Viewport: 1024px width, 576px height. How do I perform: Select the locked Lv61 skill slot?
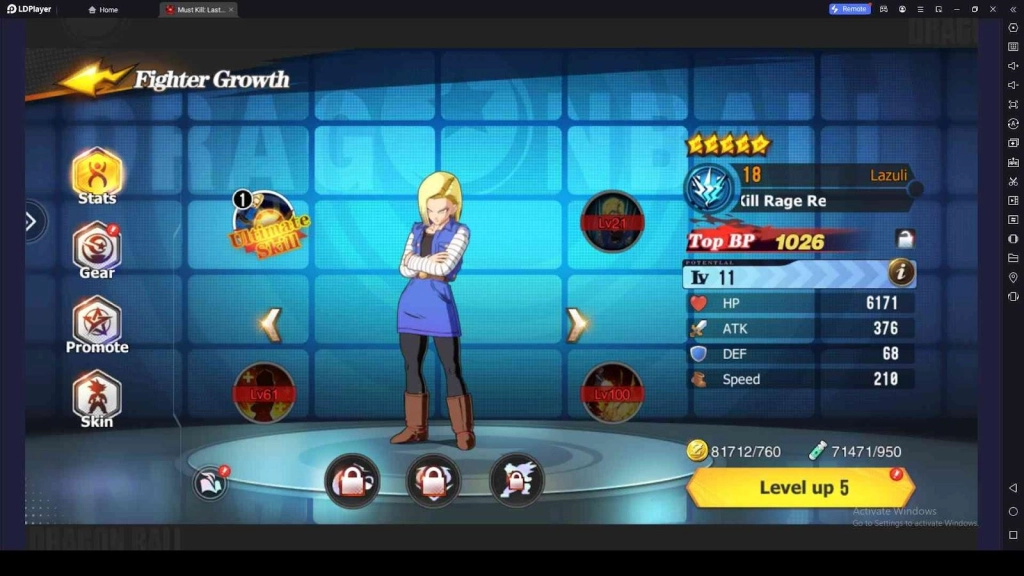click(264, 392)
